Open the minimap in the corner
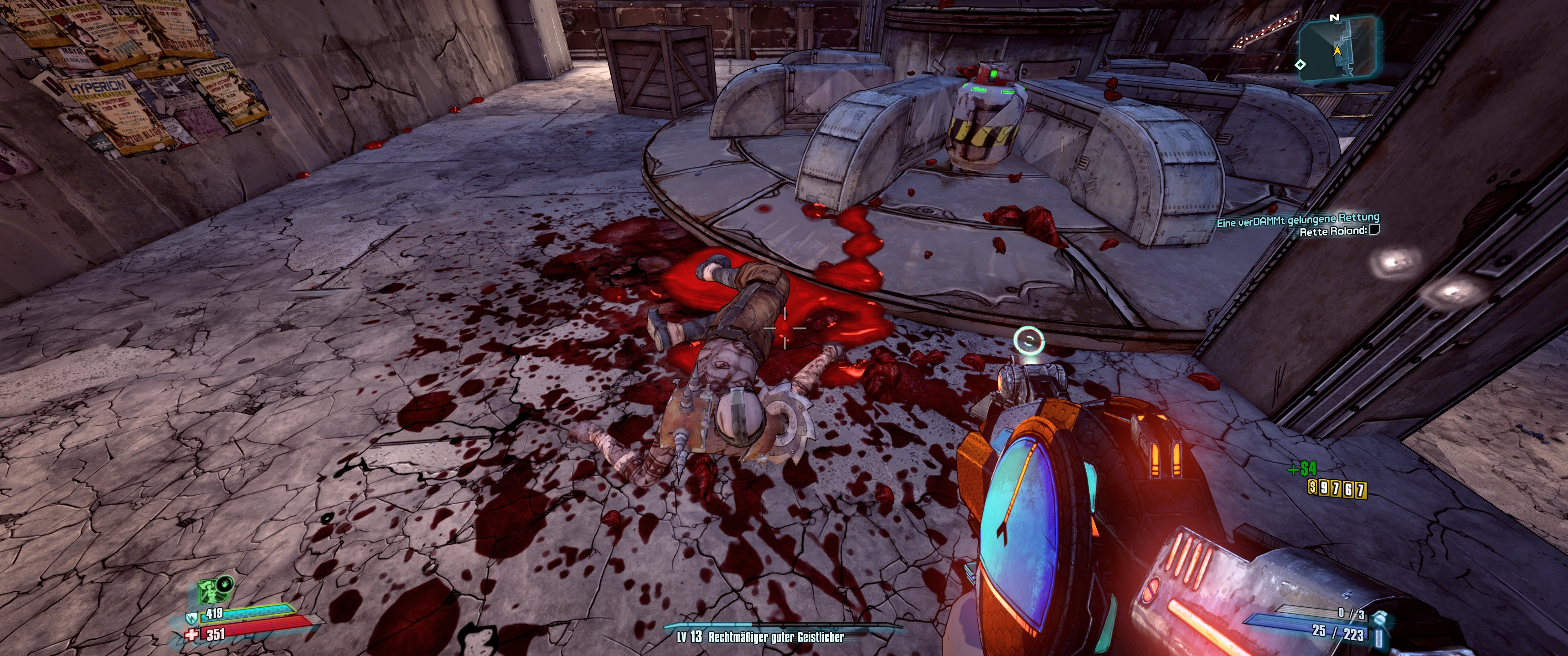 pyautogui.click(x=1338, y=49)
